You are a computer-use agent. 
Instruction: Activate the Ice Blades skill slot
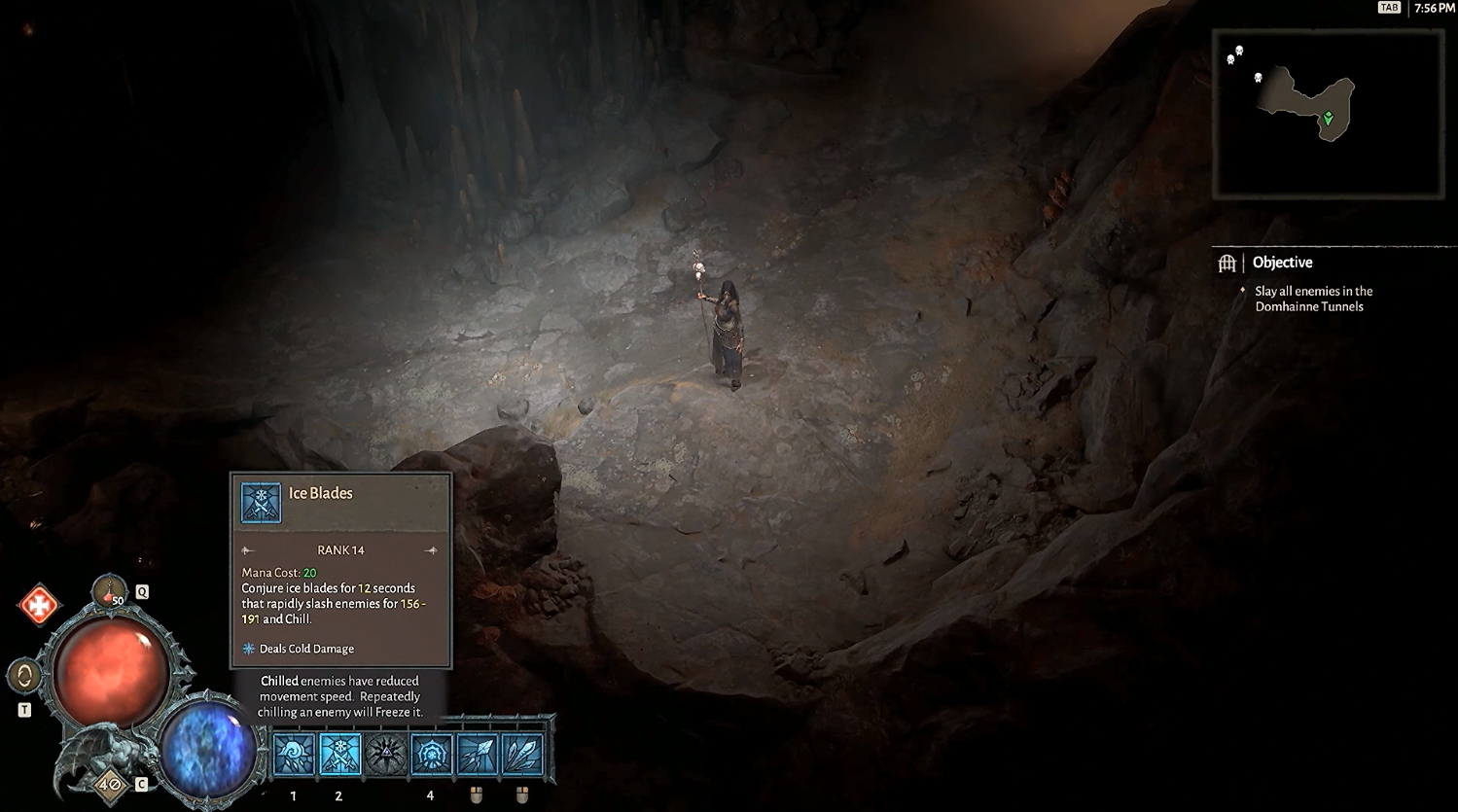click(339, 755)
